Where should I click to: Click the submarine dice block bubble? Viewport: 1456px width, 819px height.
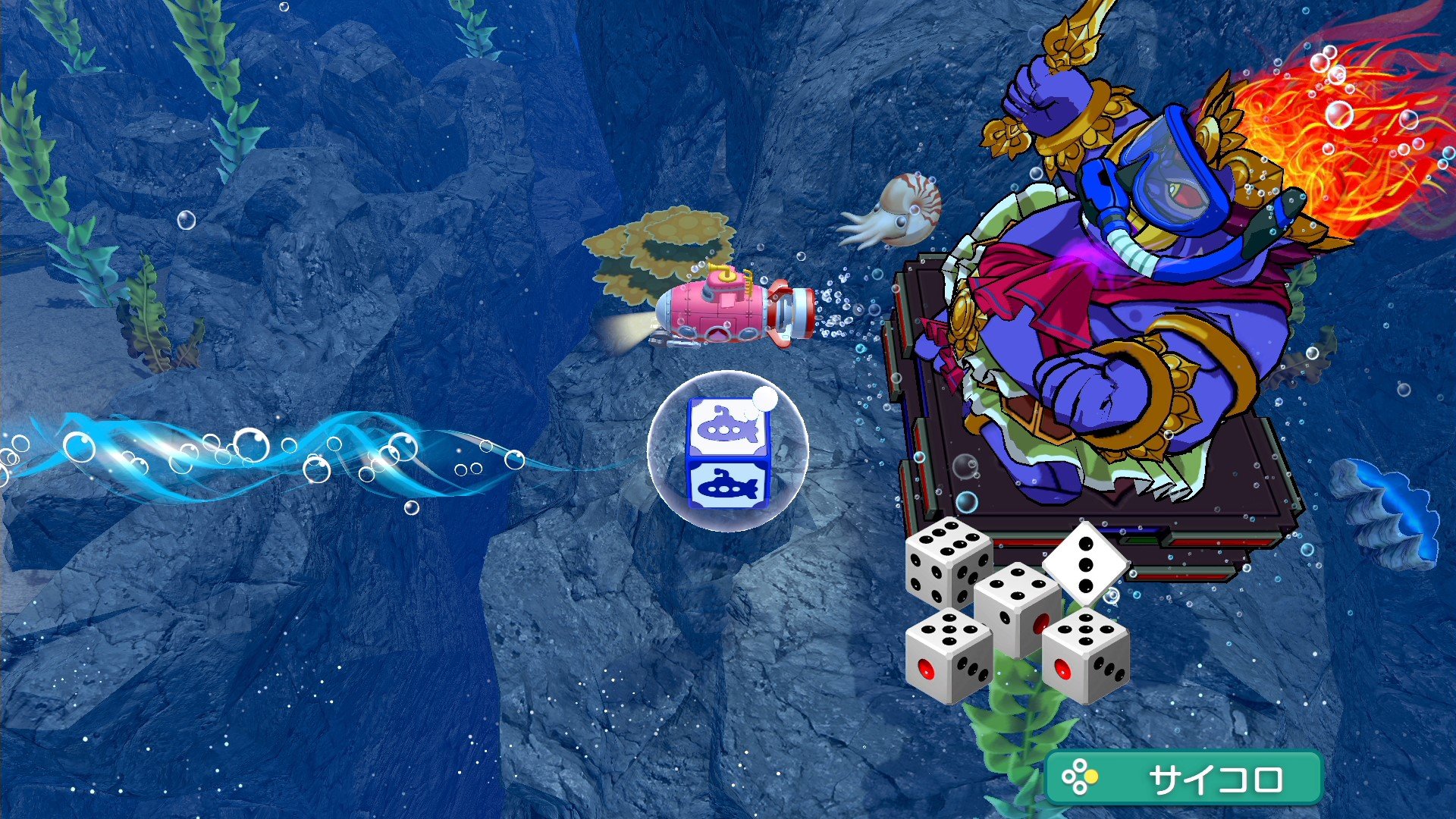(726, 451)
